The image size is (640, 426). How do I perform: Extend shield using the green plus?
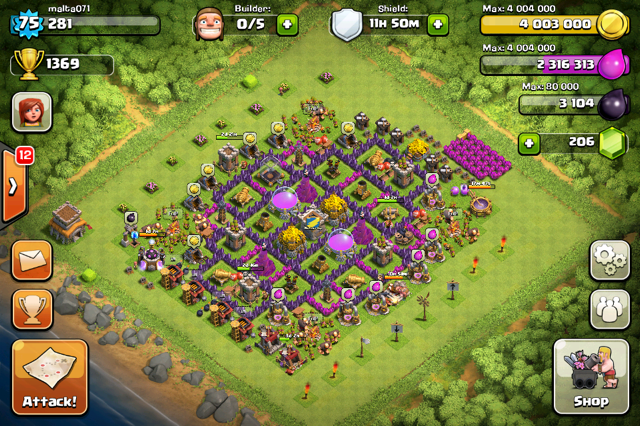[x=437, y=25]
